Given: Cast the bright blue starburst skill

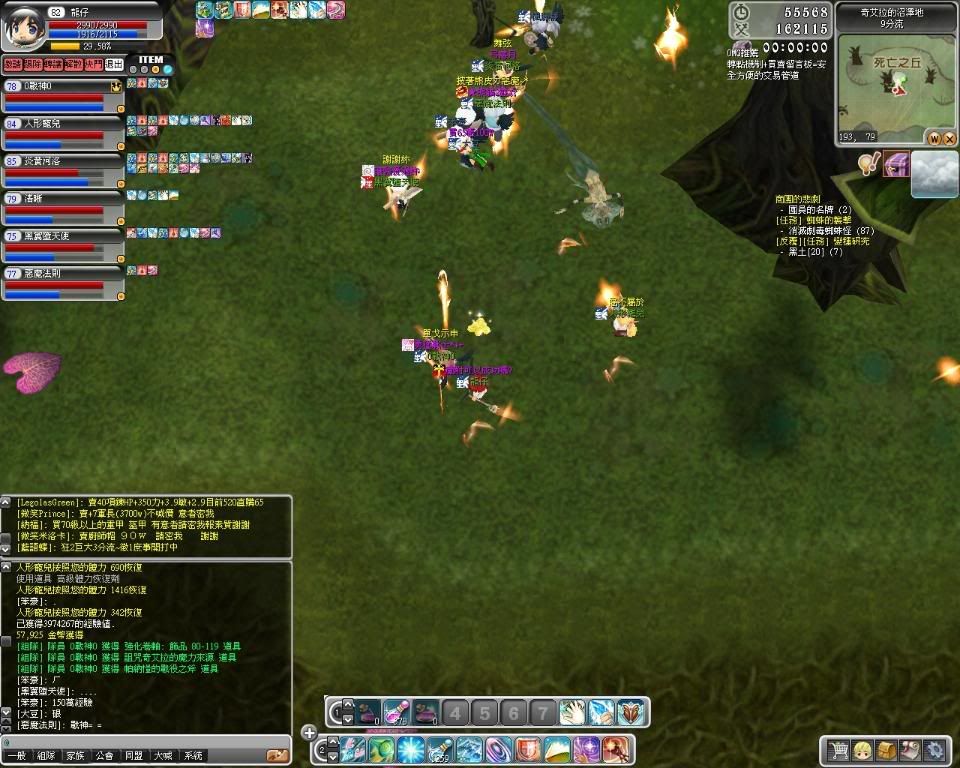Looking at the screenshot, I should [410, 749].
